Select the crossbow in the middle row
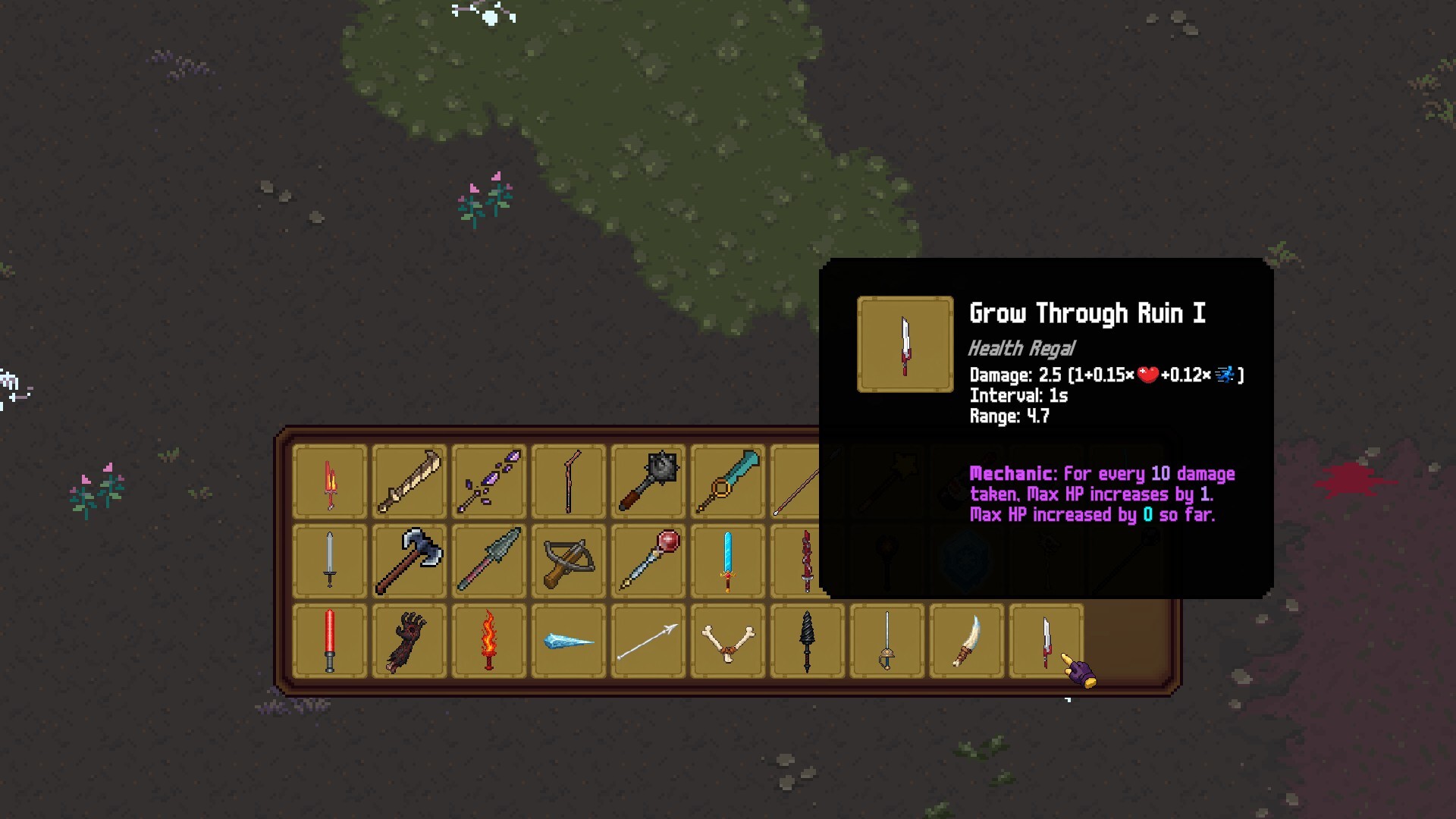The height and width of the screenshot is (819, 1456). click(569, 561)
